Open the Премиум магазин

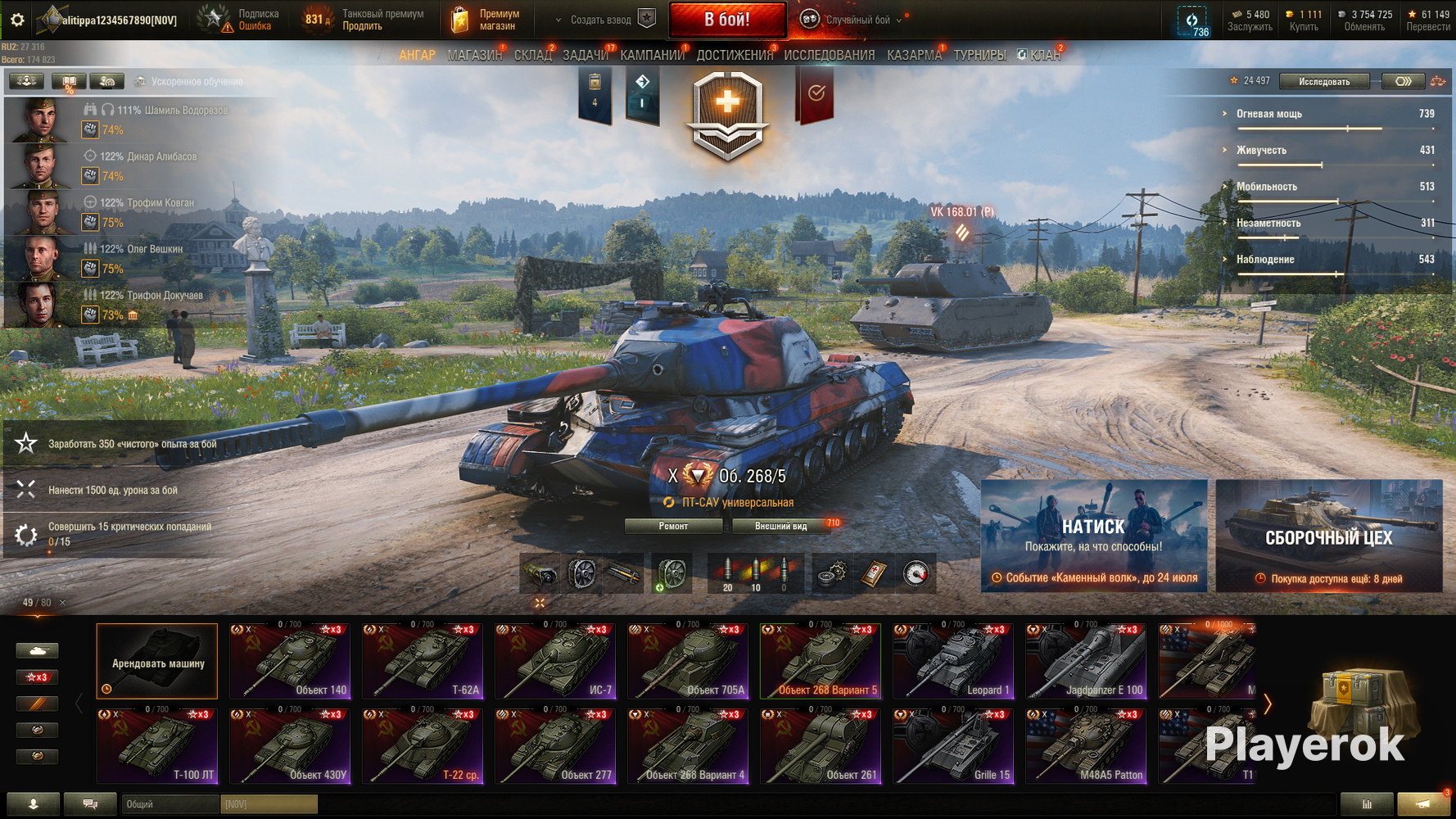(487, 20)
